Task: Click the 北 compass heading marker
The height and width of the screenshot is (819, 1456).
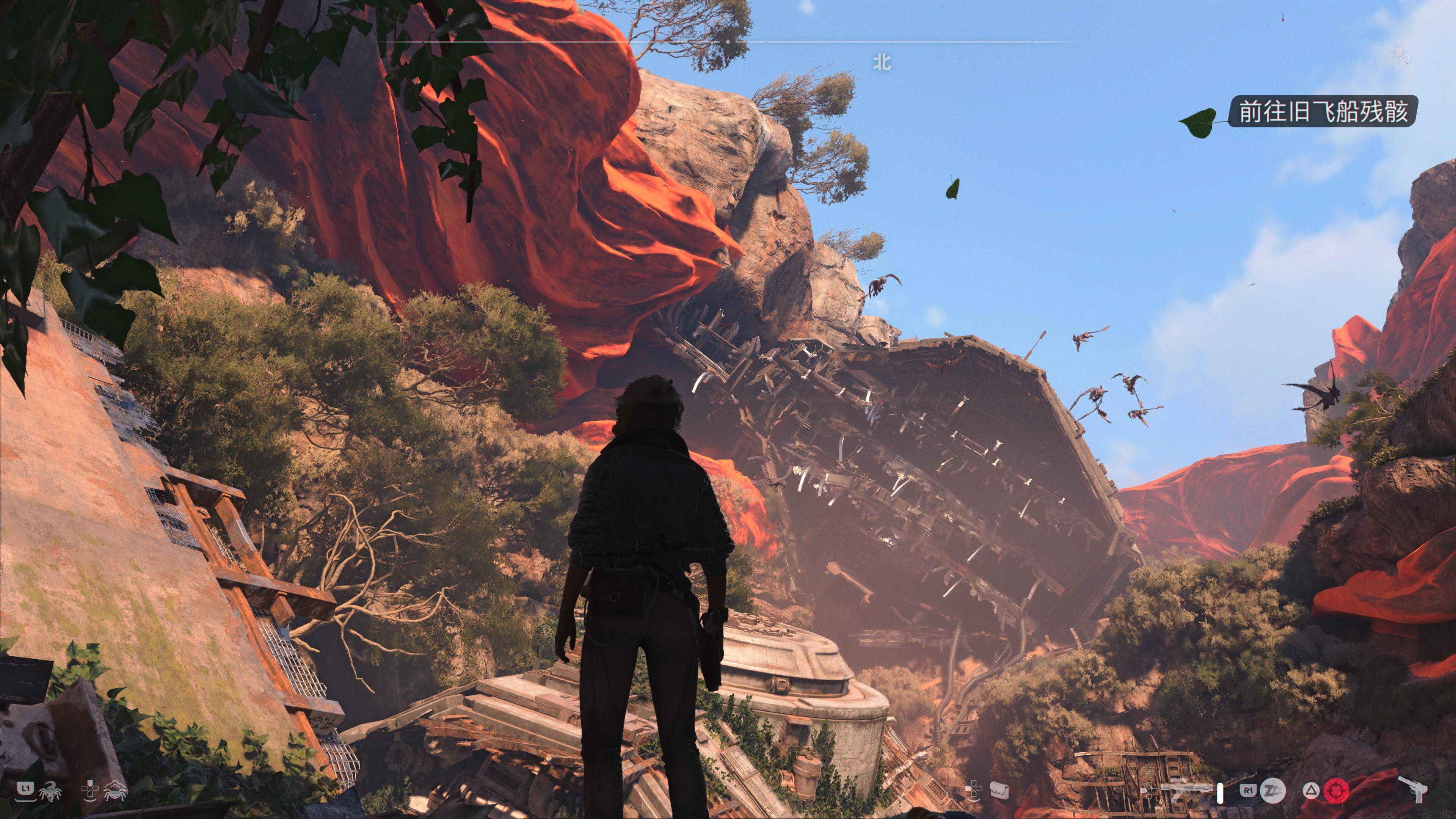Action: 882,63
